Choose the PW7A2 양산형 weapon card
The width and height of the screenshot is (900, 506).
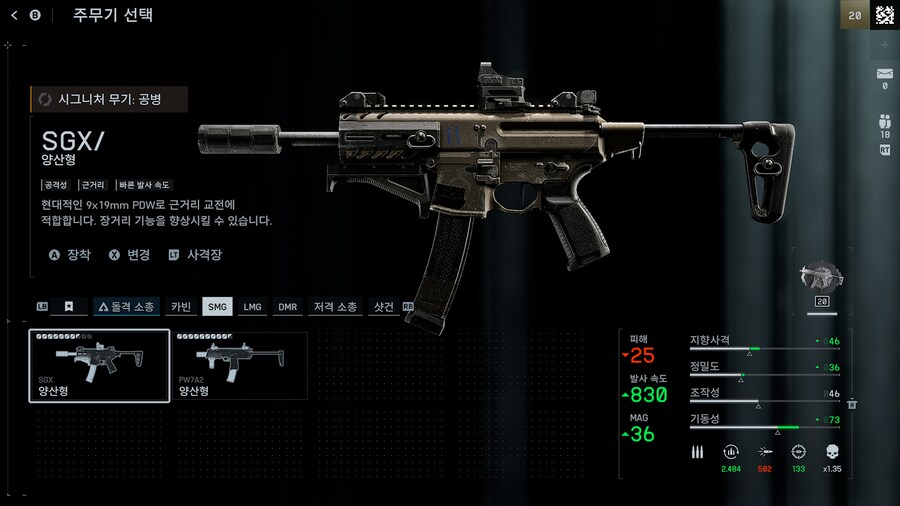[240, 366]
